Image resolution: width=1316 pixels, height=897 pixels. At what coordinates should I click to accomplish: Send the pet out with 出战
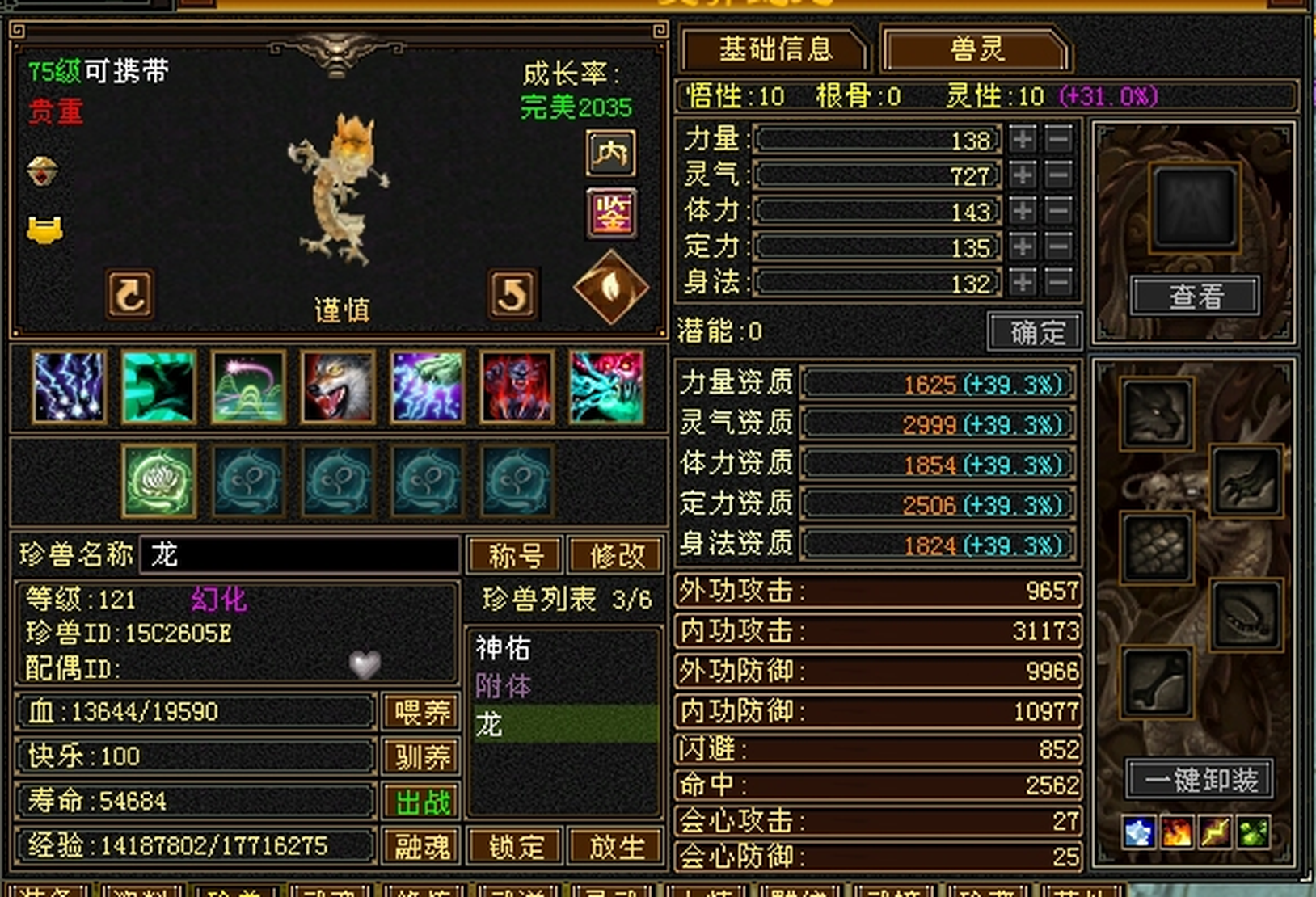[x=420, y=802]
